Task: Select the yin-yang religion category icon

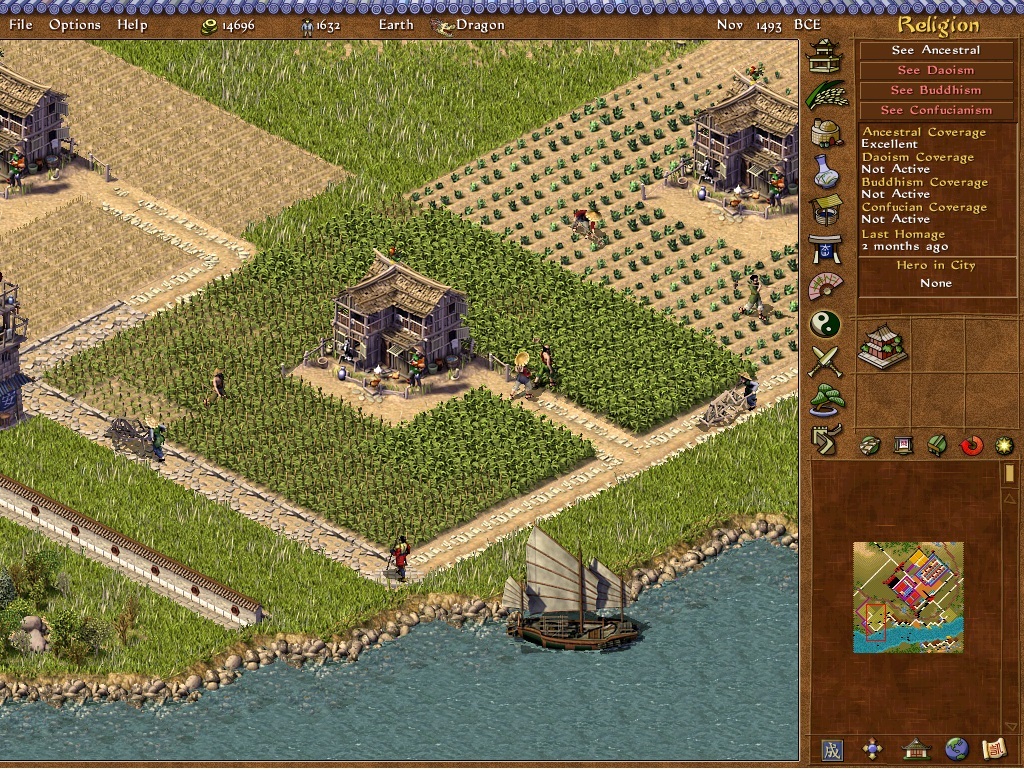Action: [x=825, y=324]
